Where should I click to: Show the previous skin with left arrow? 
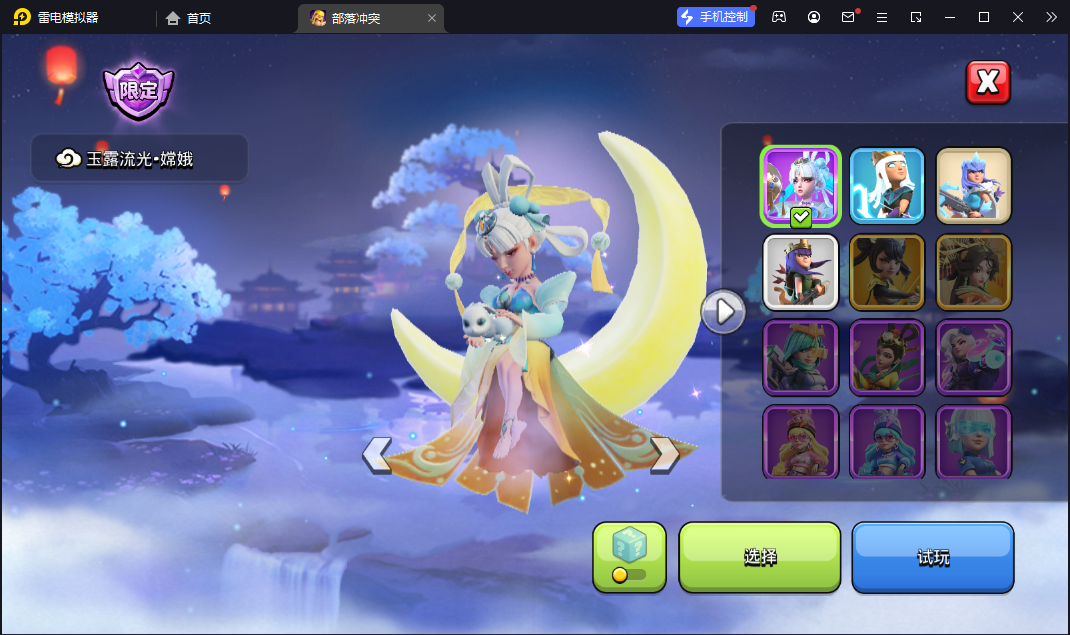coord(377,455)
